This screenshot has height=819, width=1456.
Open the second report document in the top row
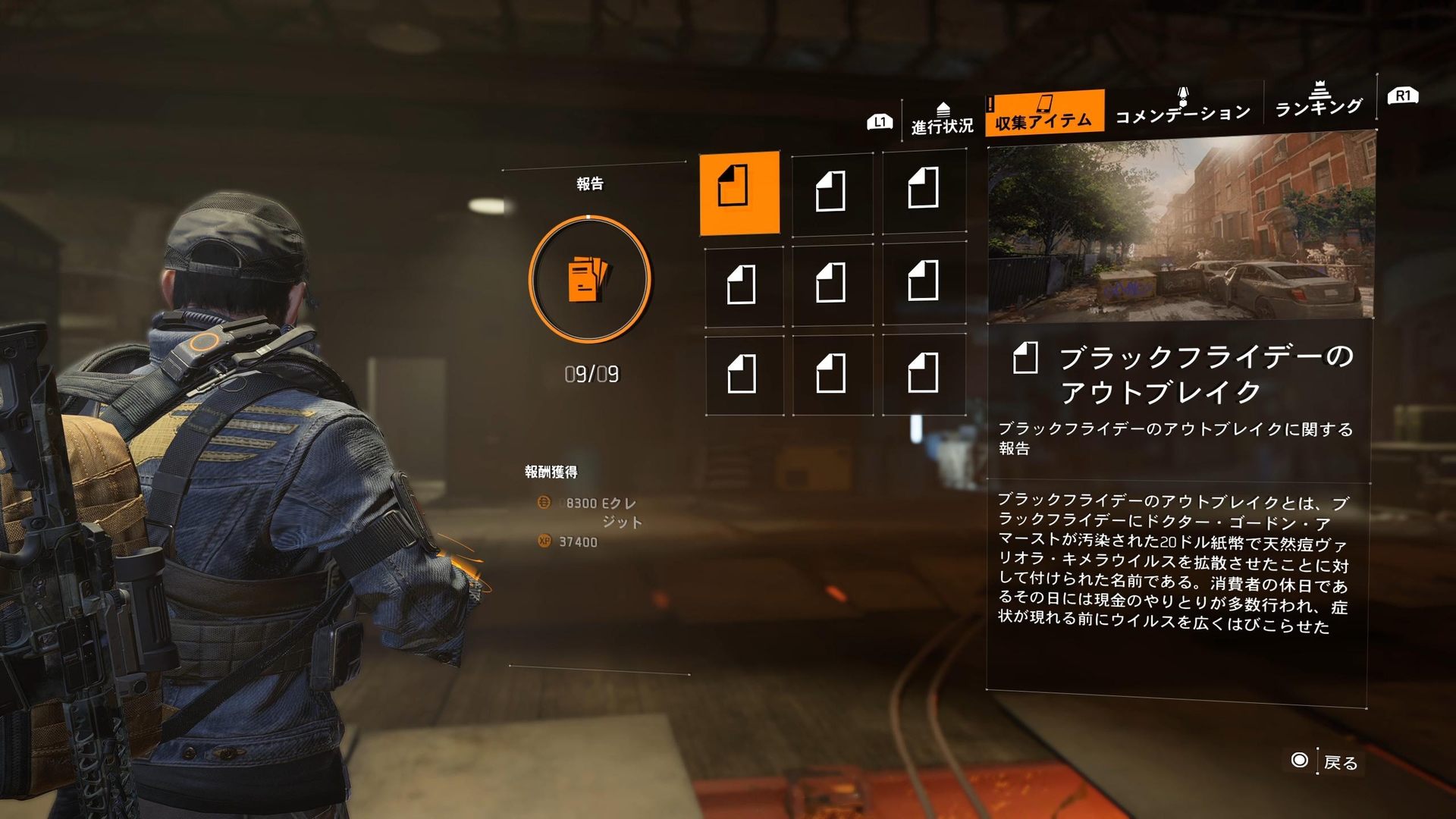pyautogui.click(x=833, y=193)
